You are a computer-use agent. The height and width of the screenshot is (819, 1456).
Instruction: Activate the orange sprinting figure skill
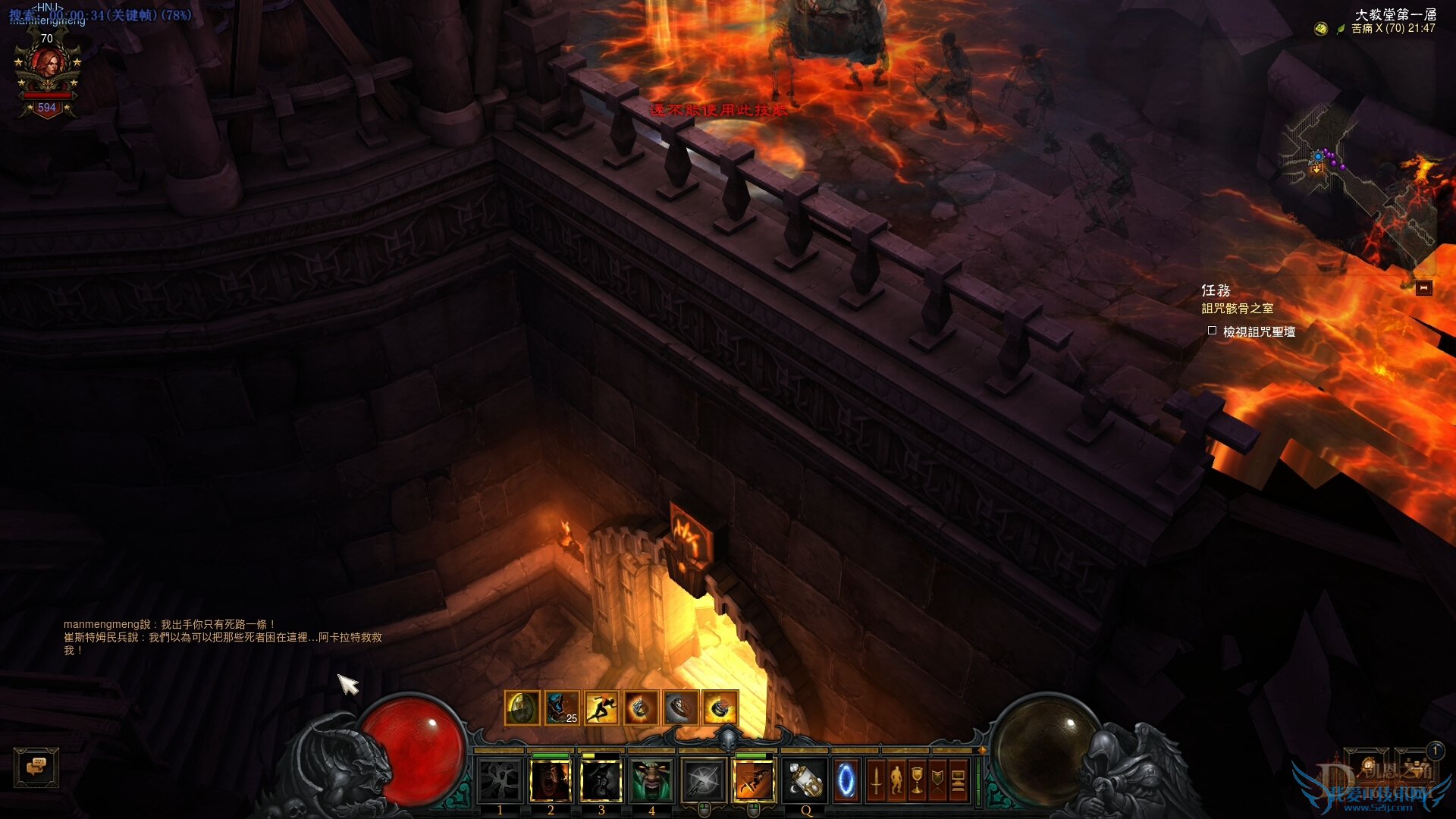pyautogui.click(x=754, y=781)
